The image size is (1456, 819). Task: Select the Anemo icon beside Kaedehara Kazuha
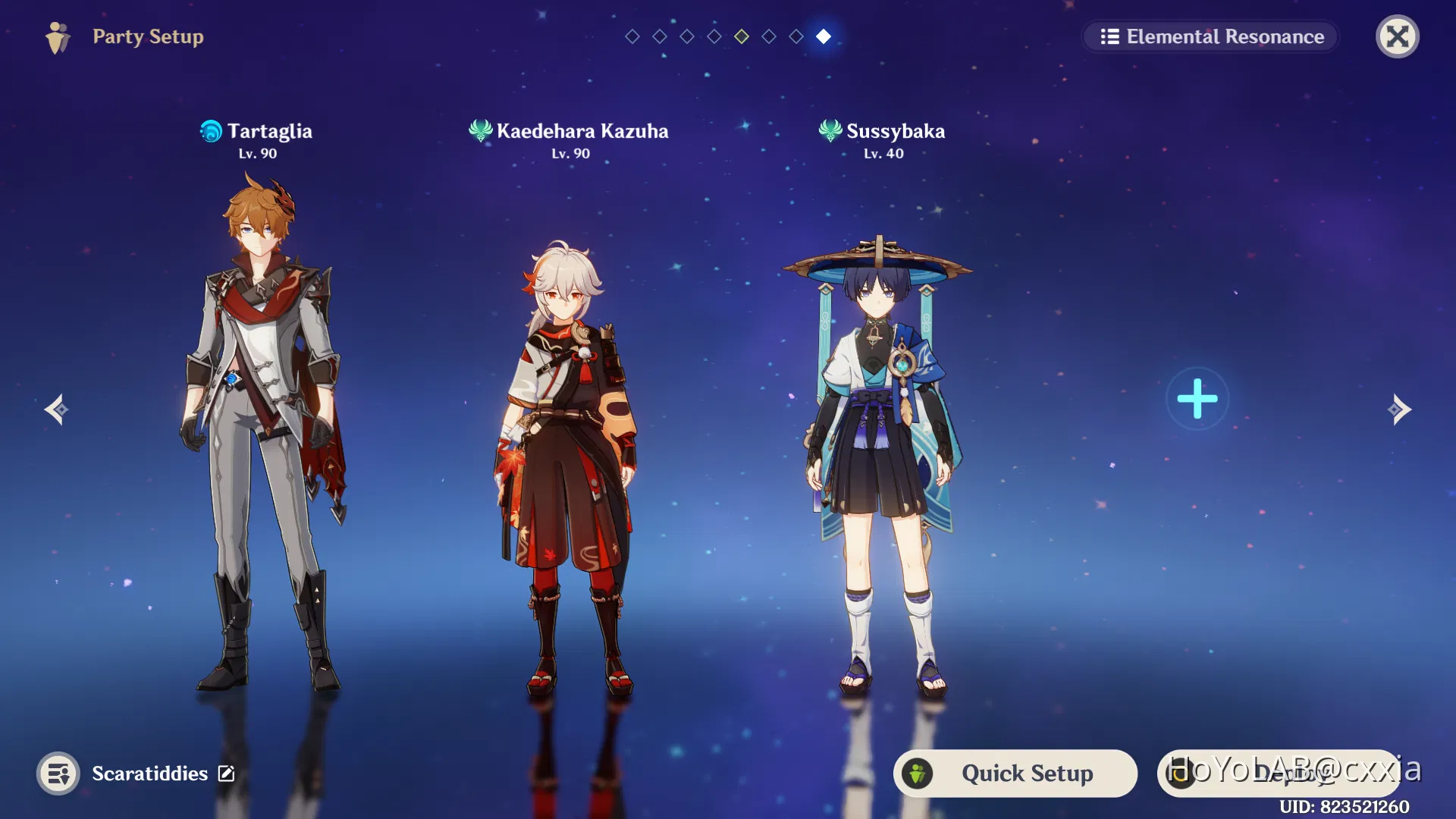(x=479, y=130)
